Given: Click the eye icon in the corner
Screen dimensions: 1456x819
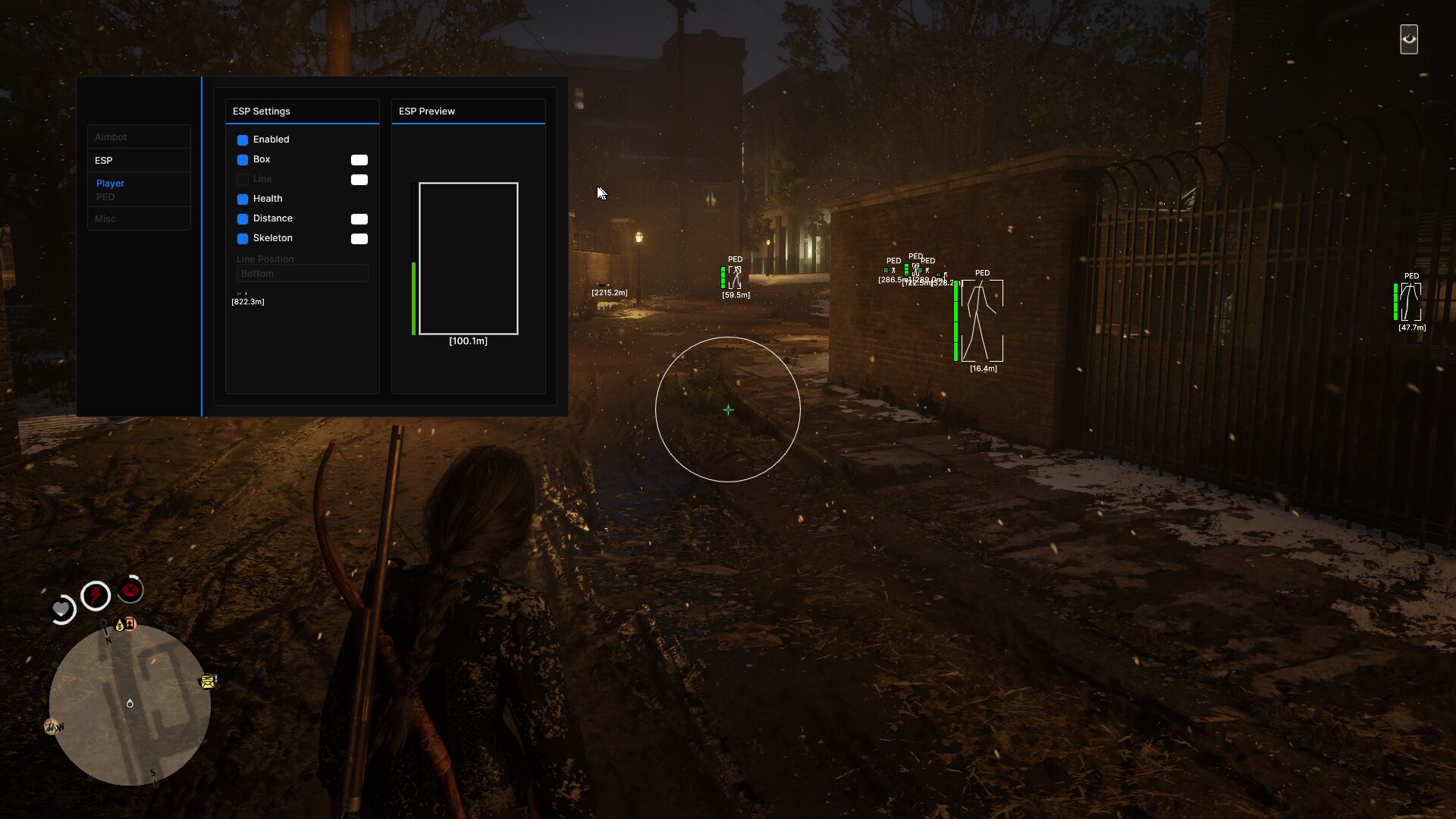Looking at the screenshot, I should tap(1409, 39).
